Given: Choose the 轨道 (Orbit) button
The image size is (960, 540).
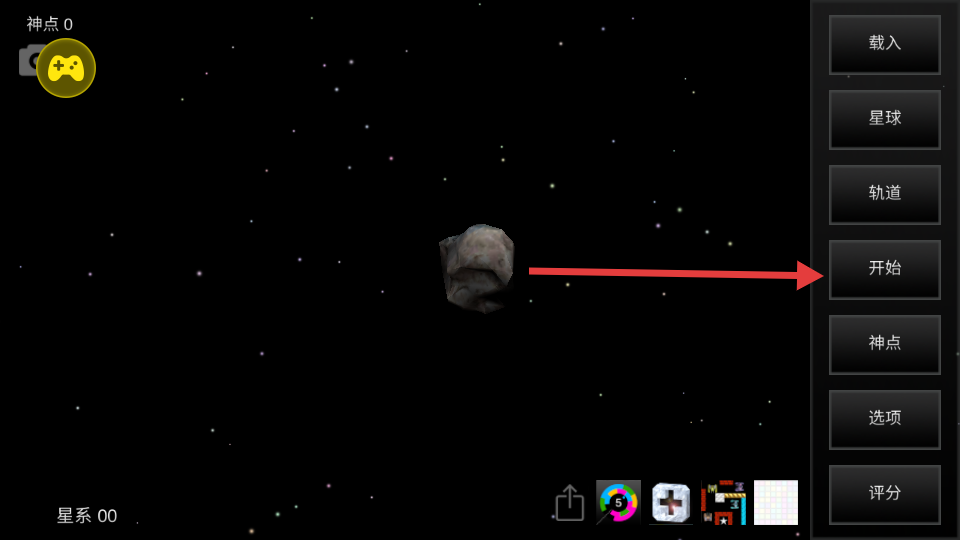Looking at the screenshot, I should click(884, 194).
